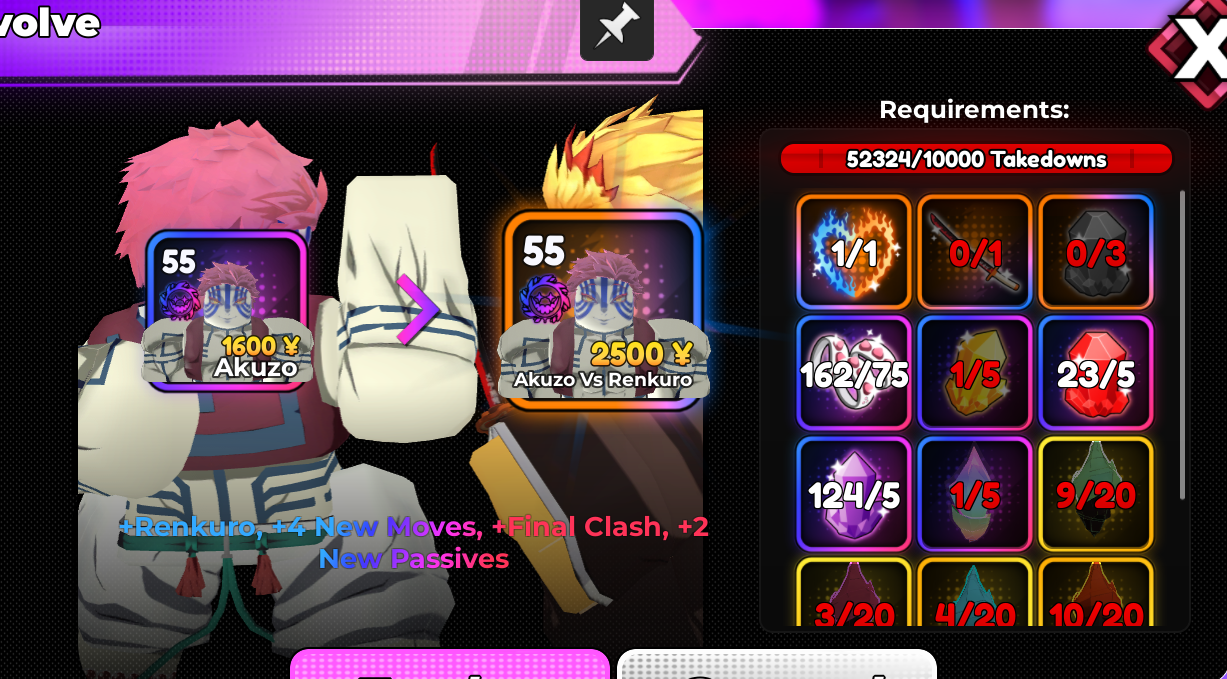Select the purple gem requirement showing 124/5

coord(853,494)
